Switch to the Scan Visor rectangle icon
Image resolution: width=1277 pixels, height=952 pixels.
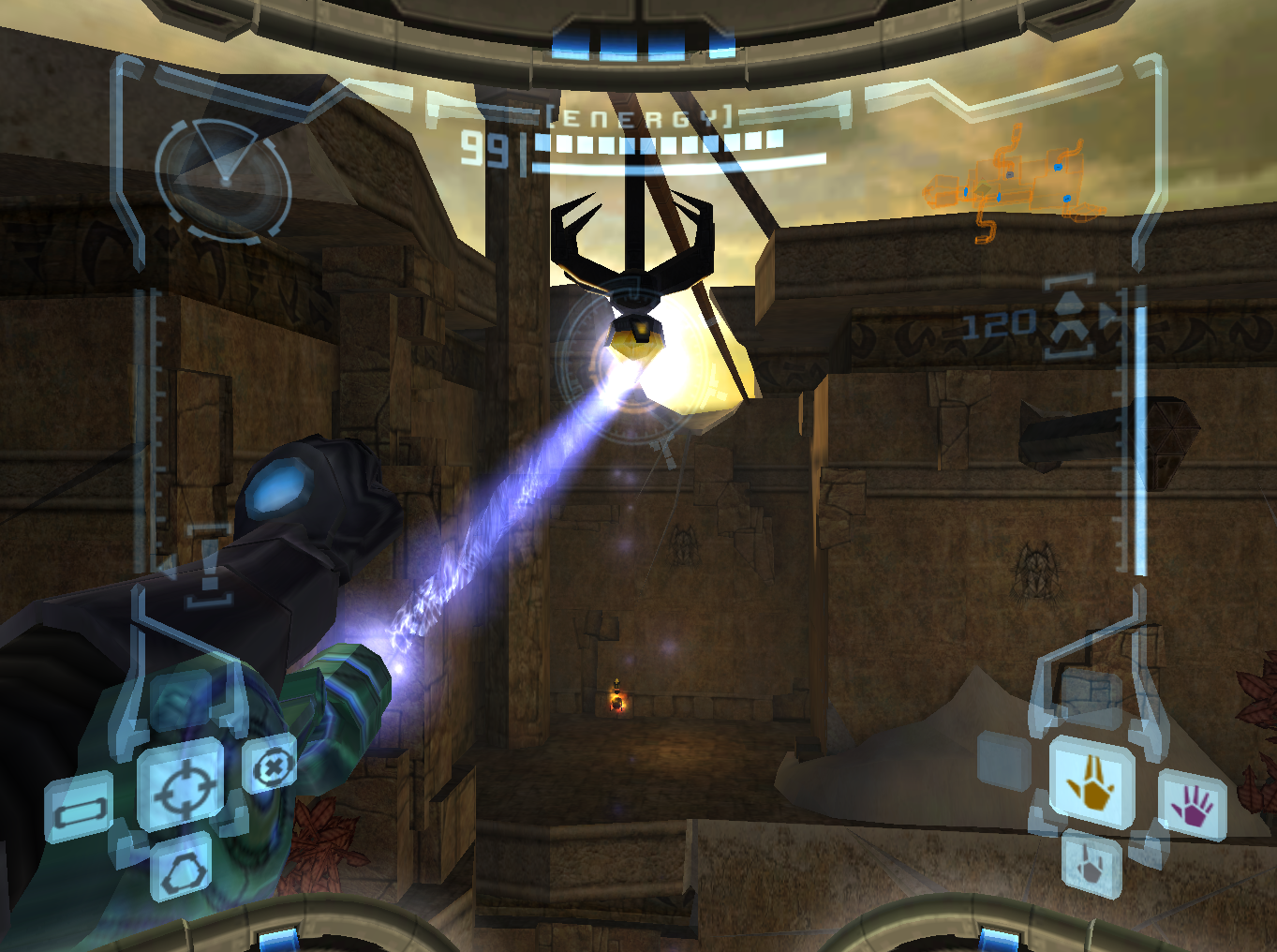pyautogui.click(x=81, y=811)
